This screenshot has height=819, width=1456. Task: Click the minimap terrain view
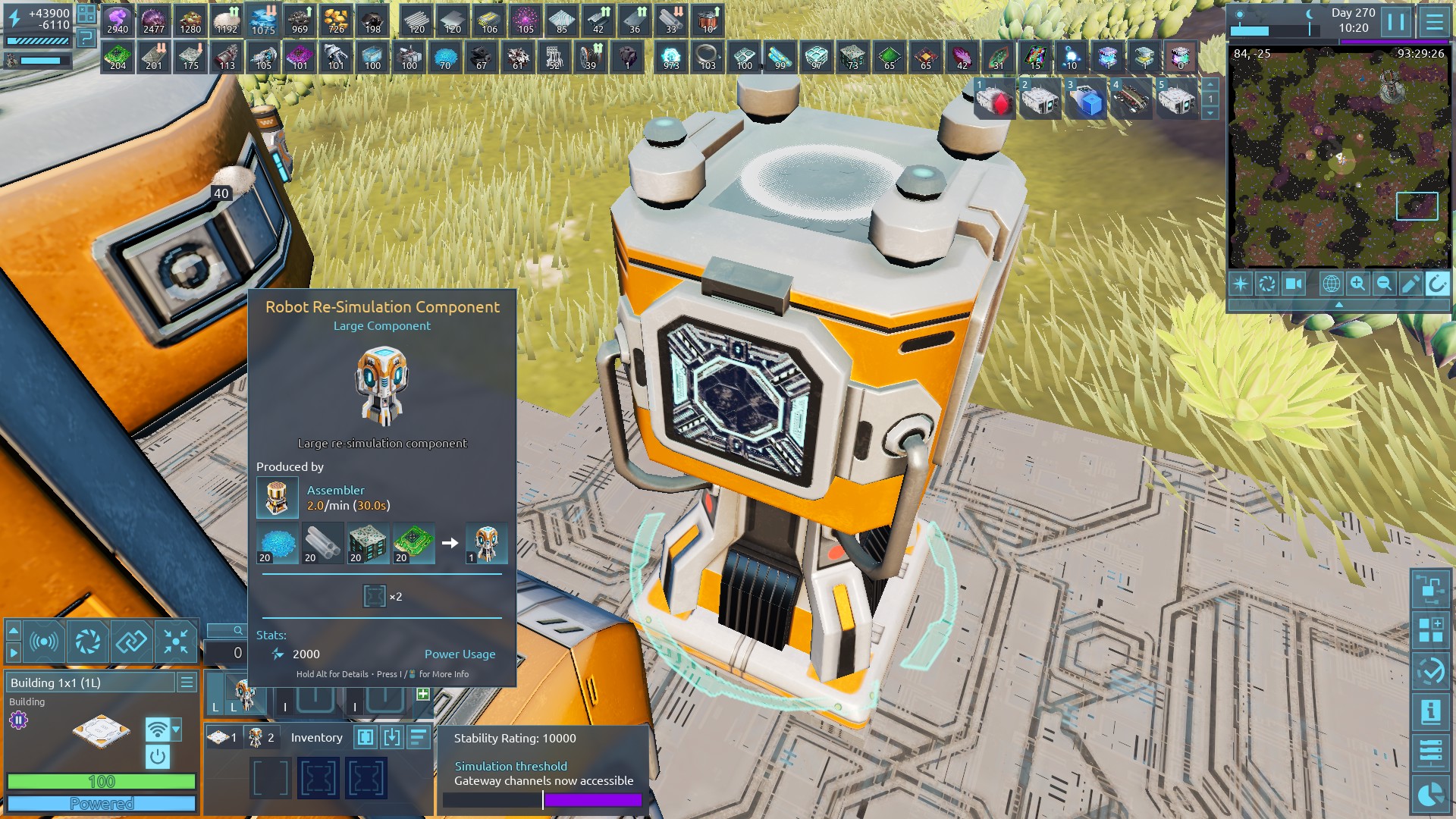[1339, 159]
